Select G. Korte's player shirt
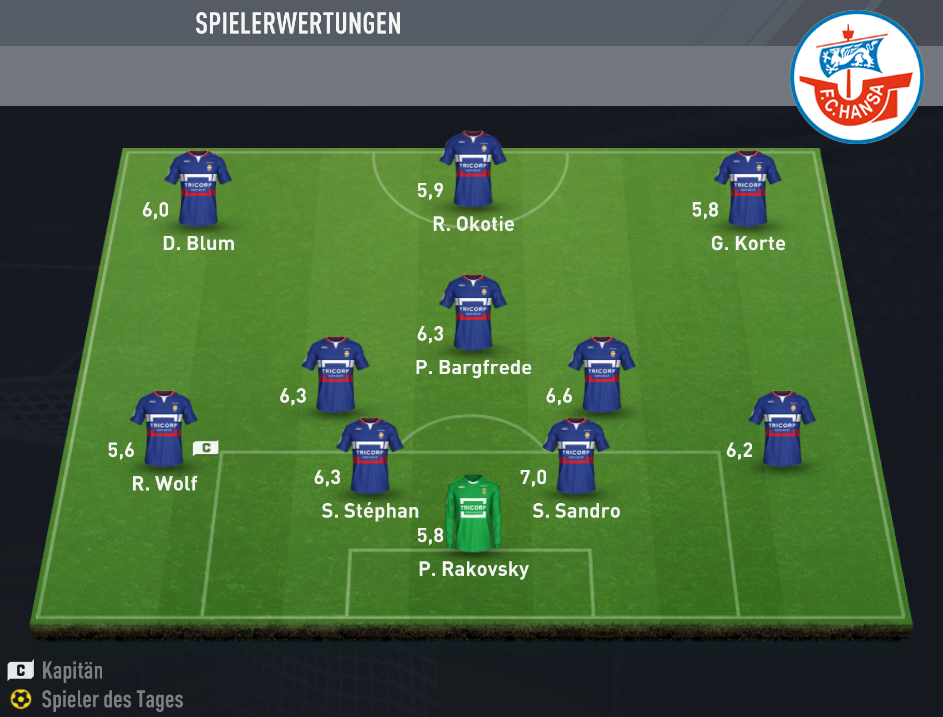The height and width of the screenshot is (717, 943). pos(747,188)
